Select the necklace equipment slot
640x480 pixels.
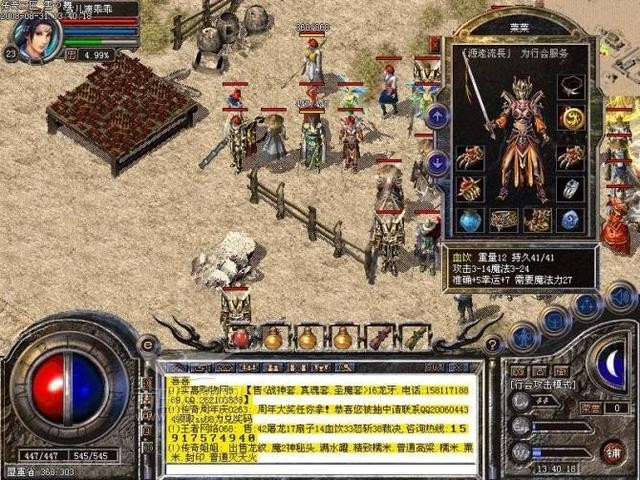[571, 86]
